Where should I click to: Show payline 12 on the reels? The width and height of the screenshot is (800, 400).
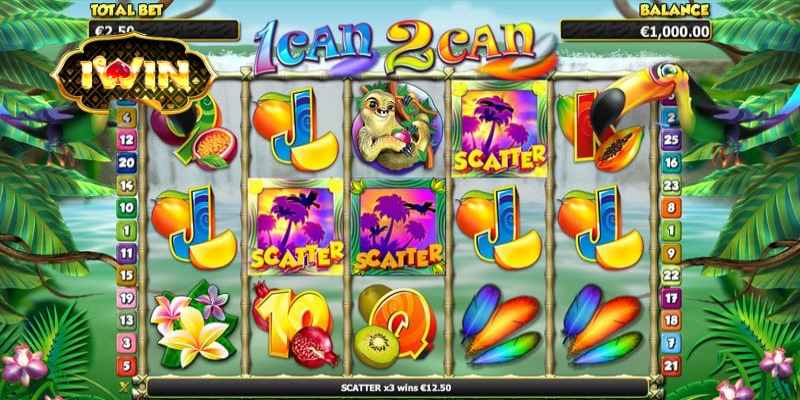pyautogui.click(x=127, y=140)
